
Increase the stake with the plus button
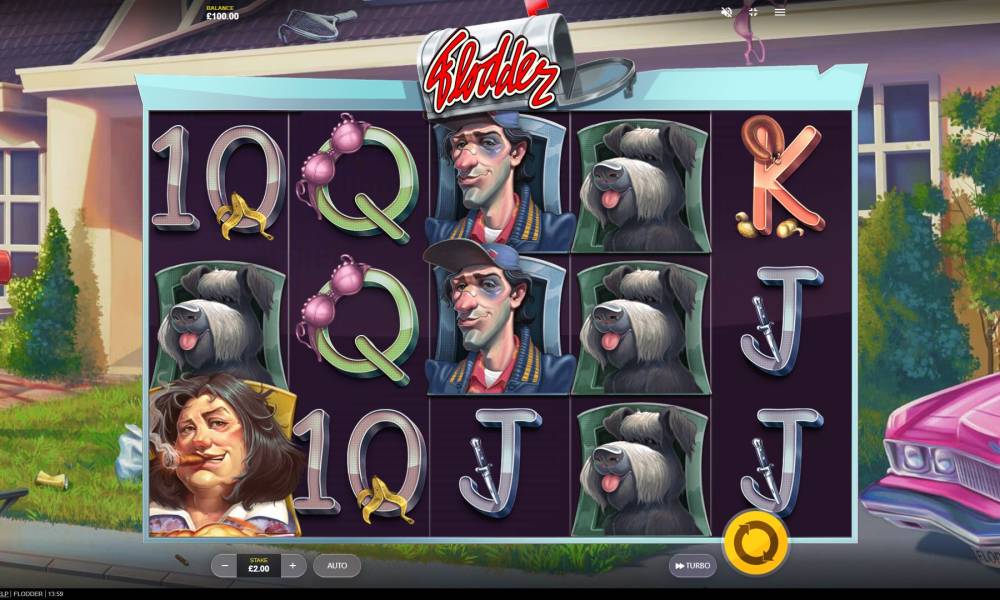point(292,566)
